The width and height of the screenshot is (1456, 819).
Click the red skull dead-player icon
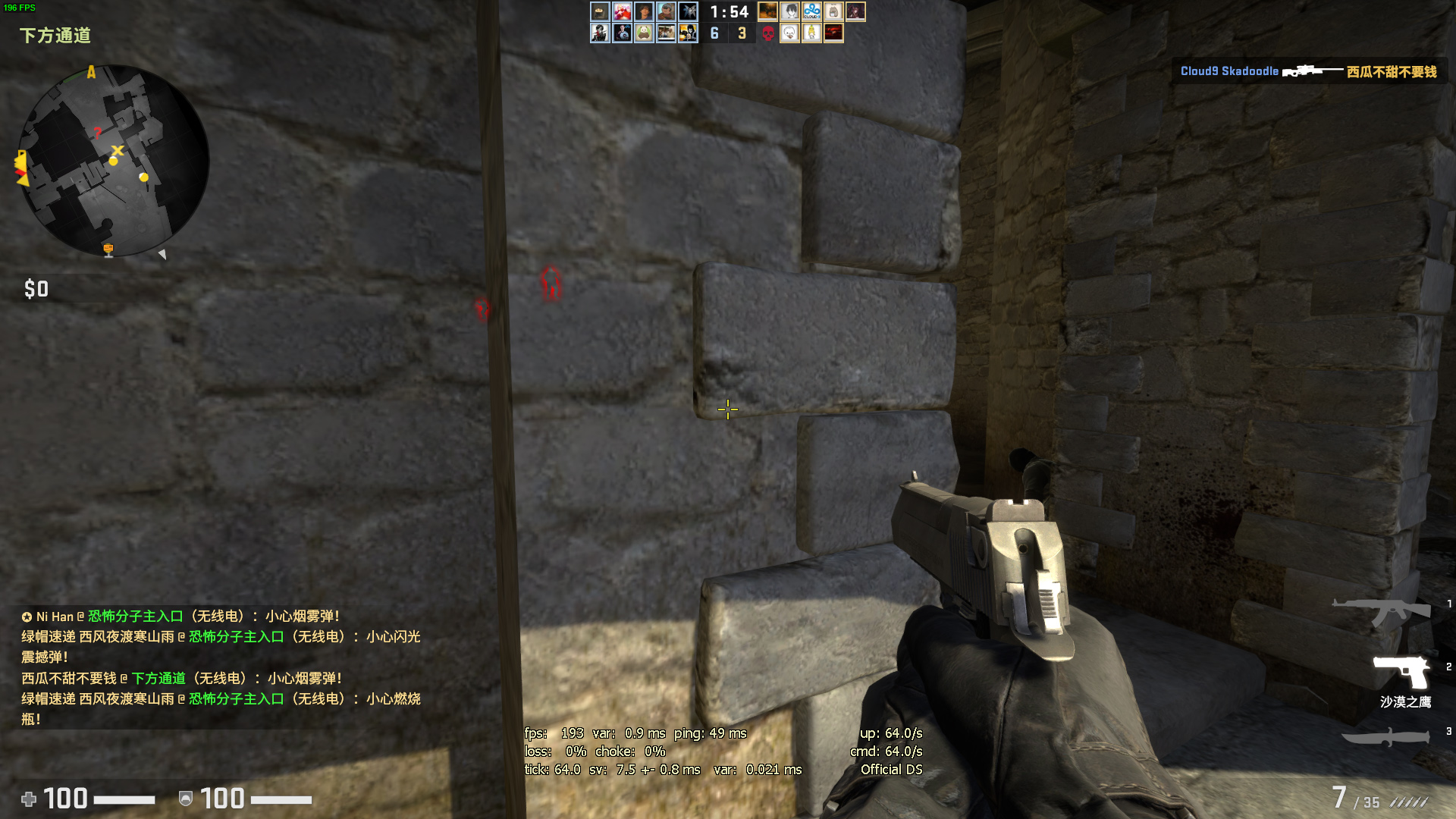point(767,33)
